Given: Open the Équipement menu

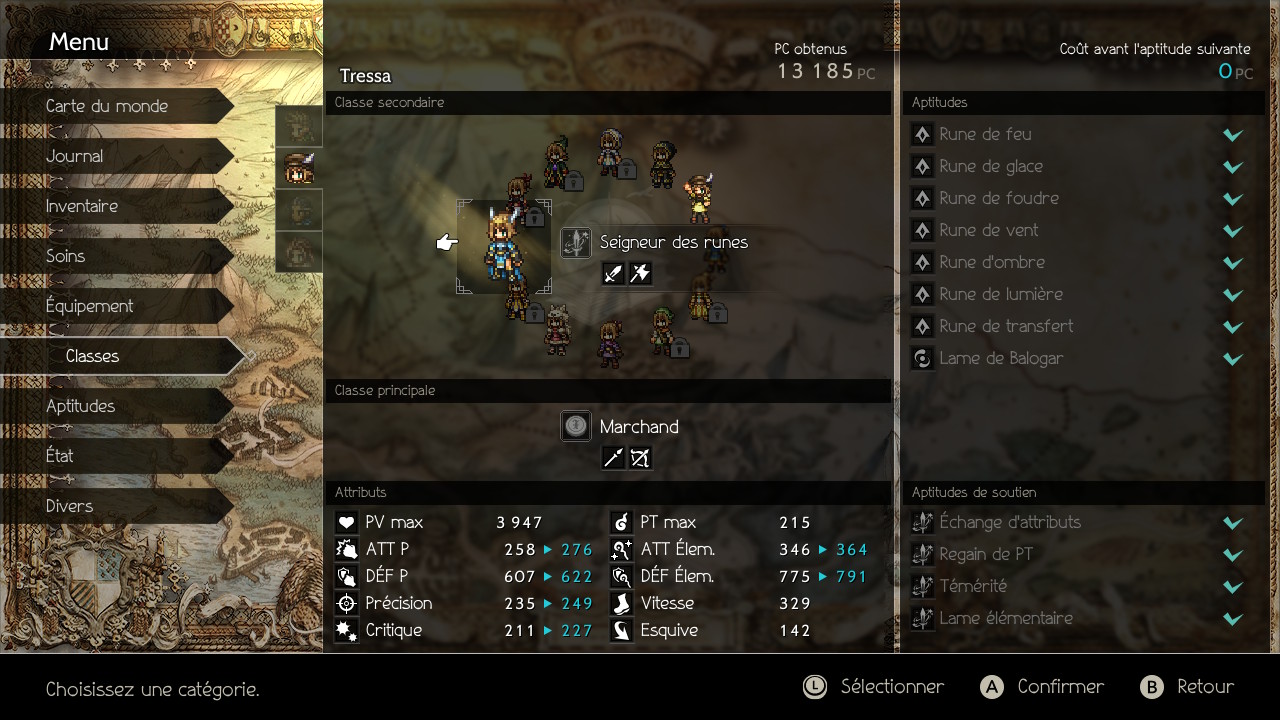Looking at the screenshot, I should coord(90,306).
